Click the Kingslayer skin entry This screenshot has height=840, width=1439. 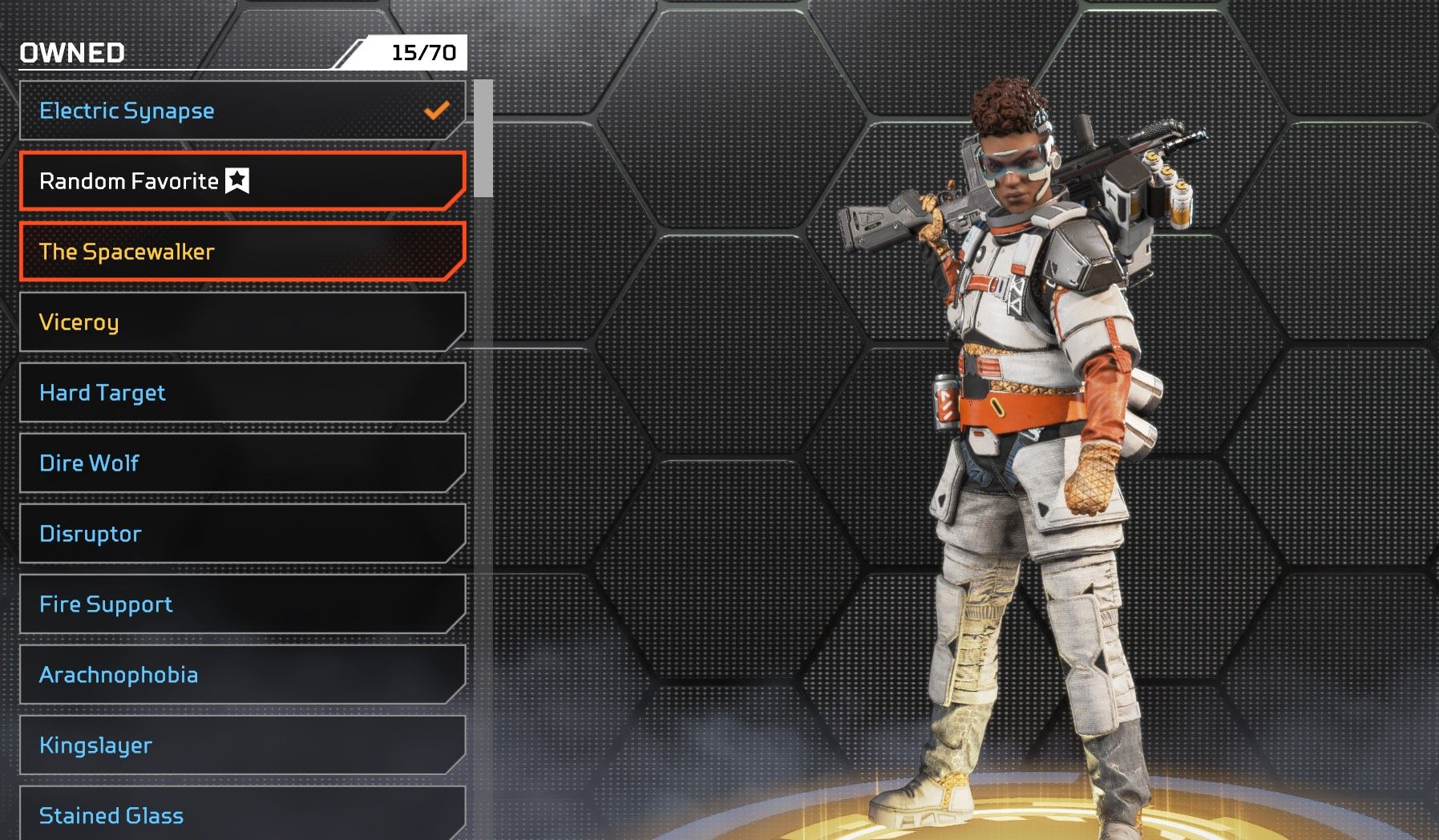241,745
